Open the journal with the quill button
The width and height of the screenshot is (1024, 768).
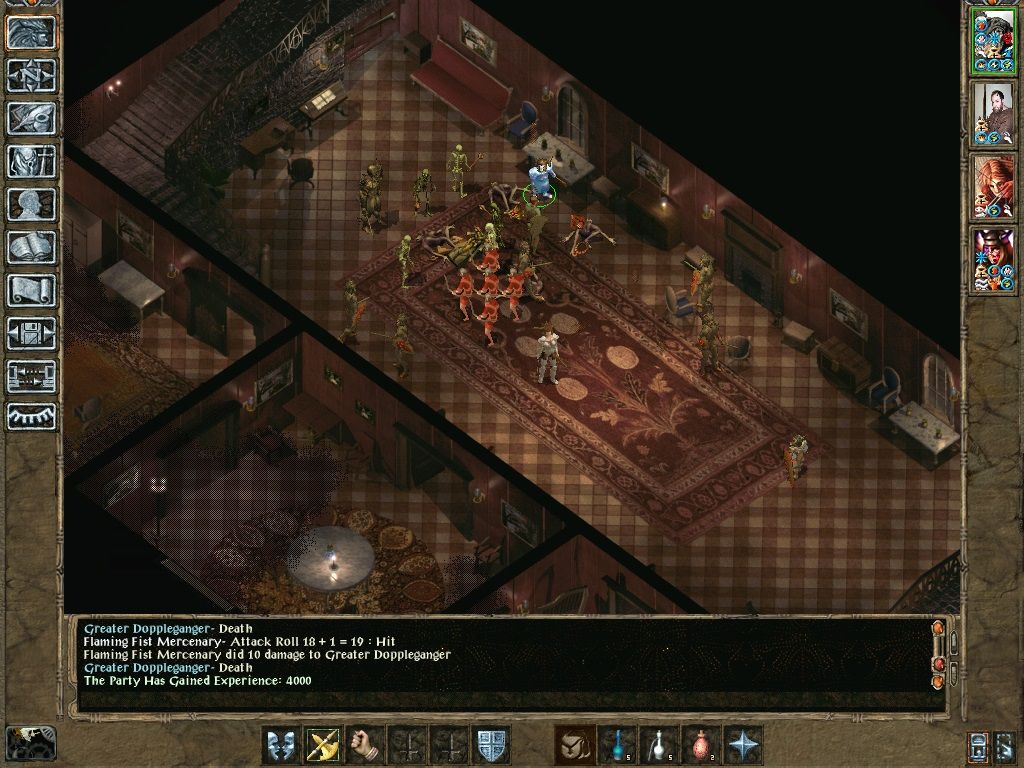coord(32,118)
